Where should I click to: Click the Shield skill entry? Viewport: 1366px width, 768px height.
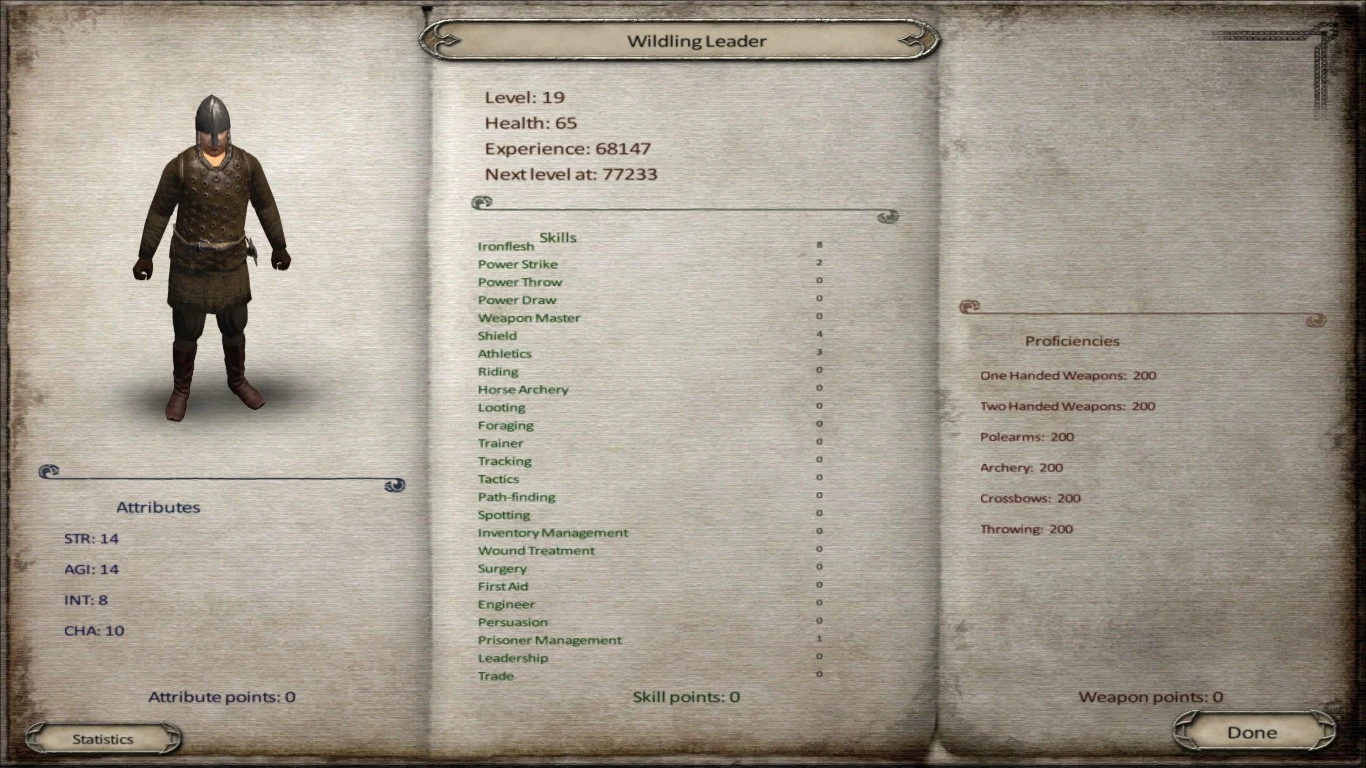tap(497, 335)
